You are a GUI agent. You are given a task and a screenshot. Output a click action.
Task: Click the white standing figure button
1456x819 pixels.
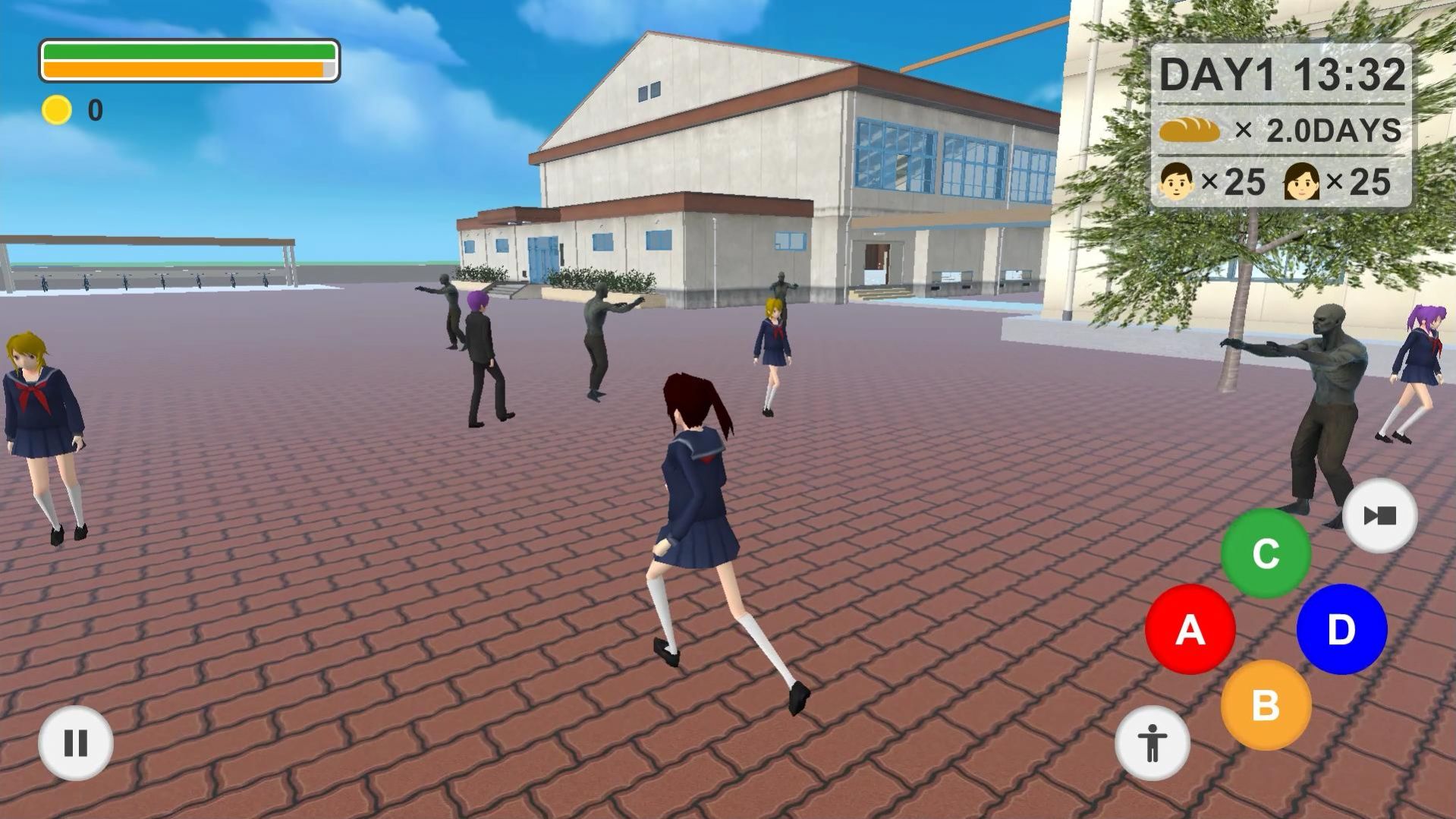[x=1152, y=743]
